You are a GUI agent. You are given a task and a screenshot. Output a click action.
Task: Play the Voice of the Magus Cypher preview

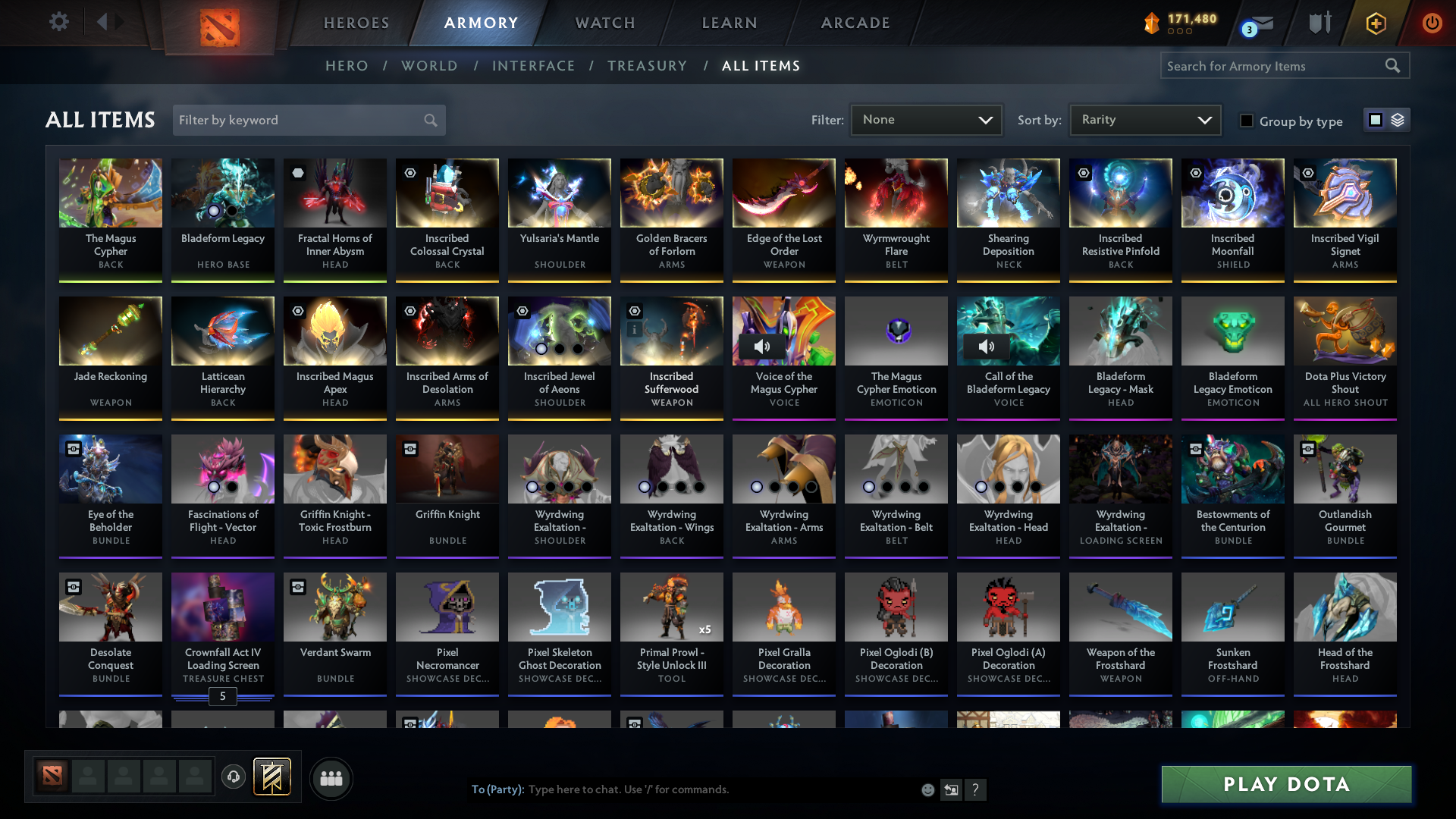(762, 346)
